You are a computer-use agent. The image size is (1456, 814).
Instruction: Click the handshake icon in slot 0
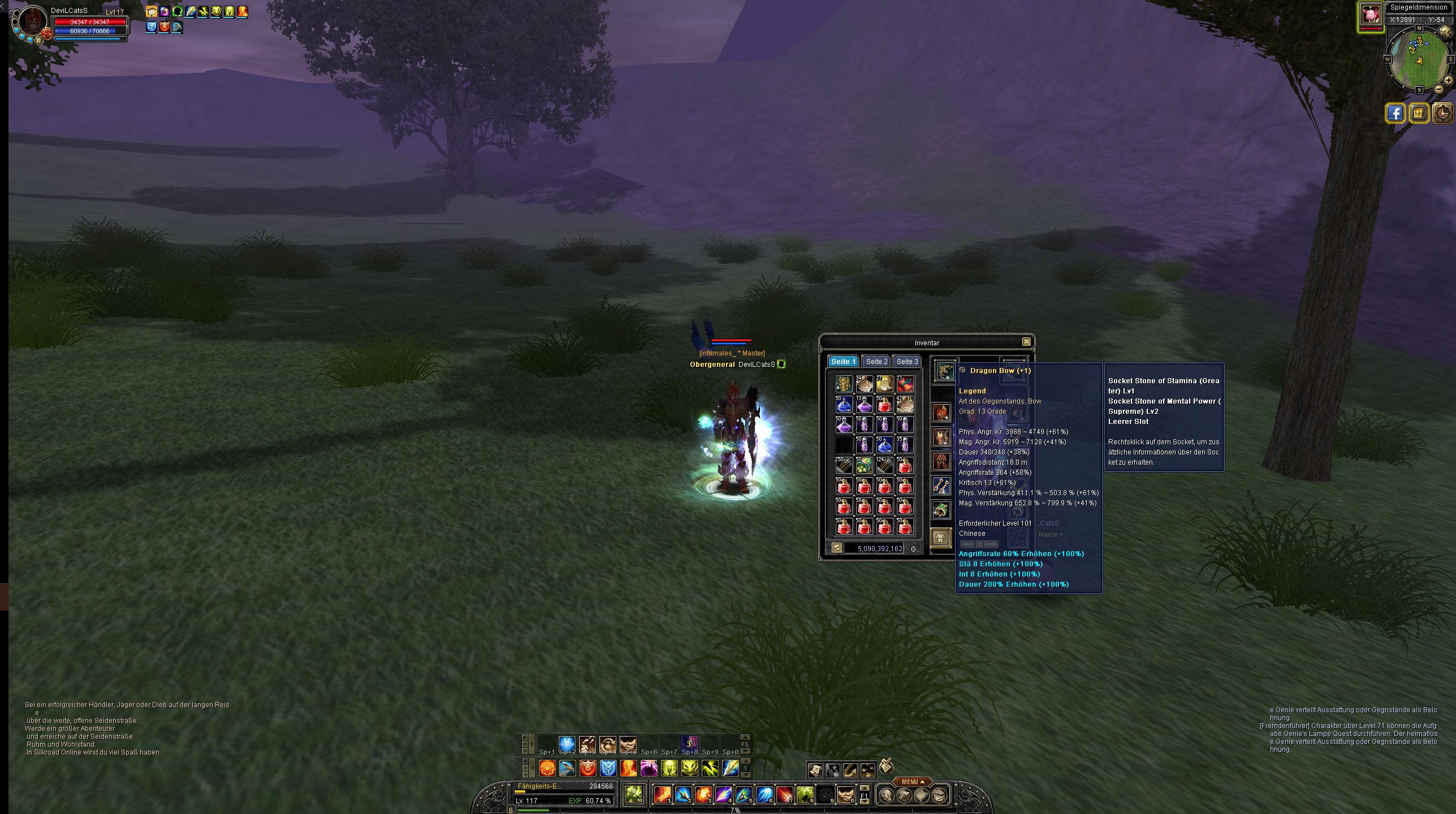point(845,795)
